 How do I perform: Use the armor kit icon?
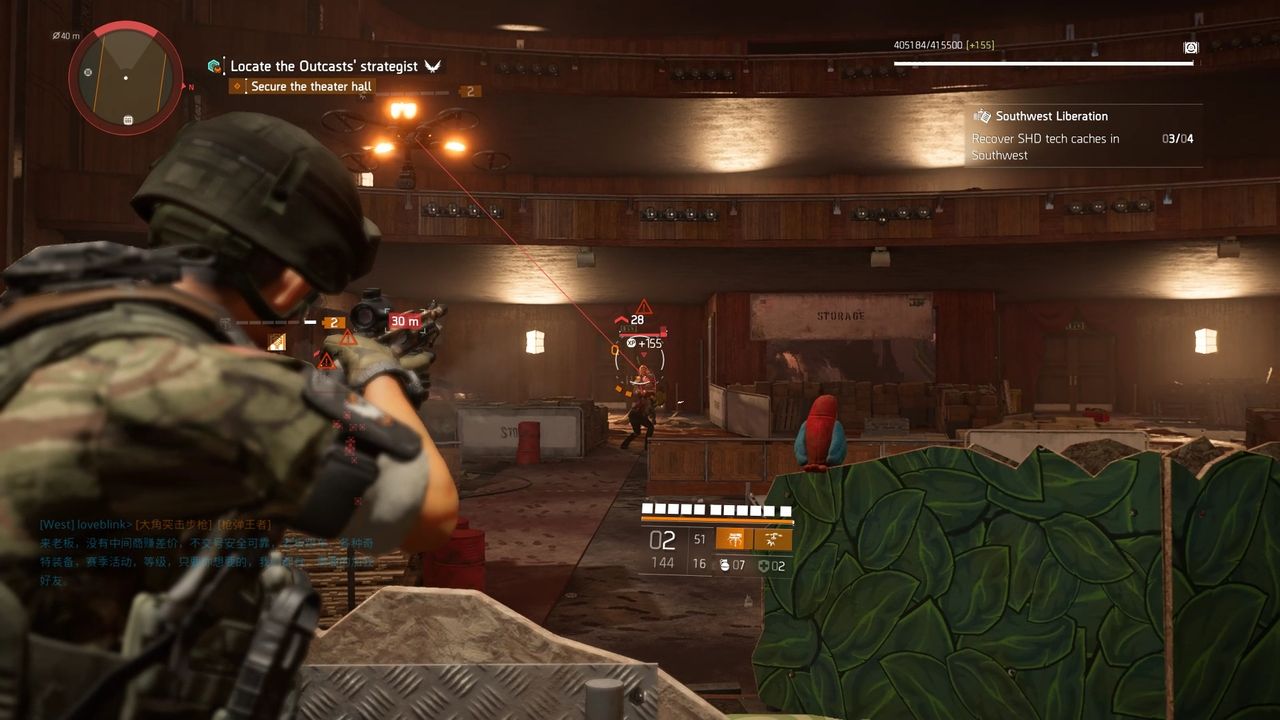763,565
